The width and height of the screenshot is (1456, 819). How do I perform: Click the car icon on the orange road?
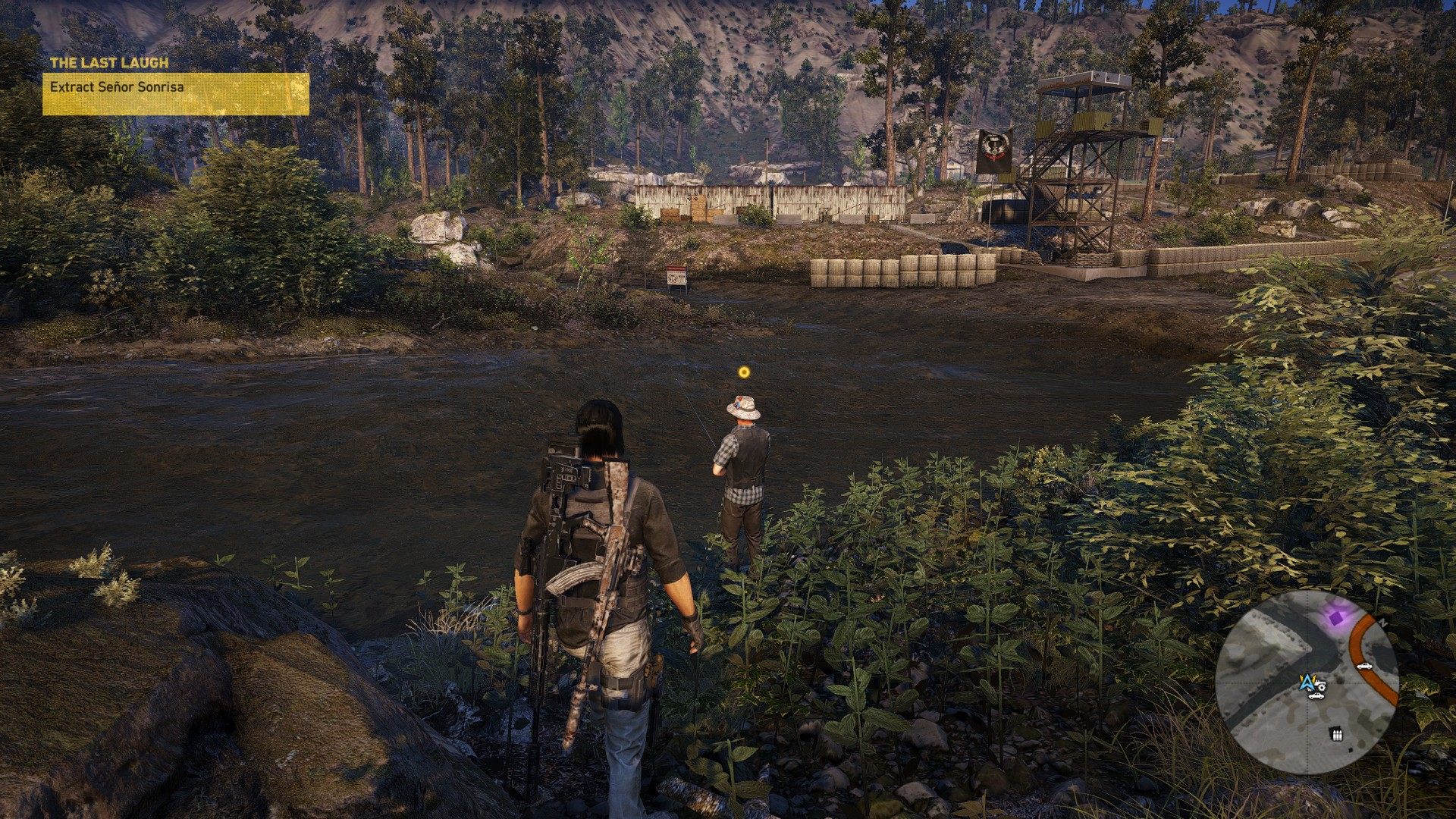click(x=1364, y=666)
